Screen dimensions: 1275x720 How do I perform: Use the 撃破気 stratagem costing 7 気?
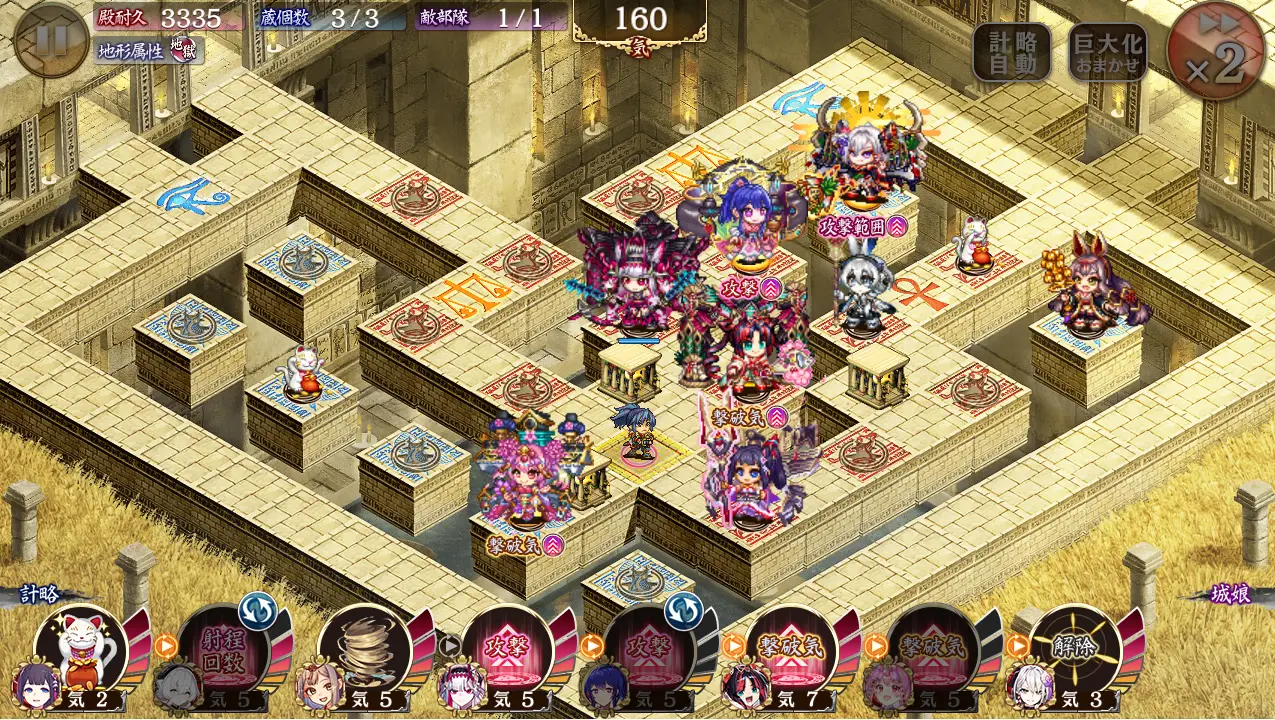point(792,650)
